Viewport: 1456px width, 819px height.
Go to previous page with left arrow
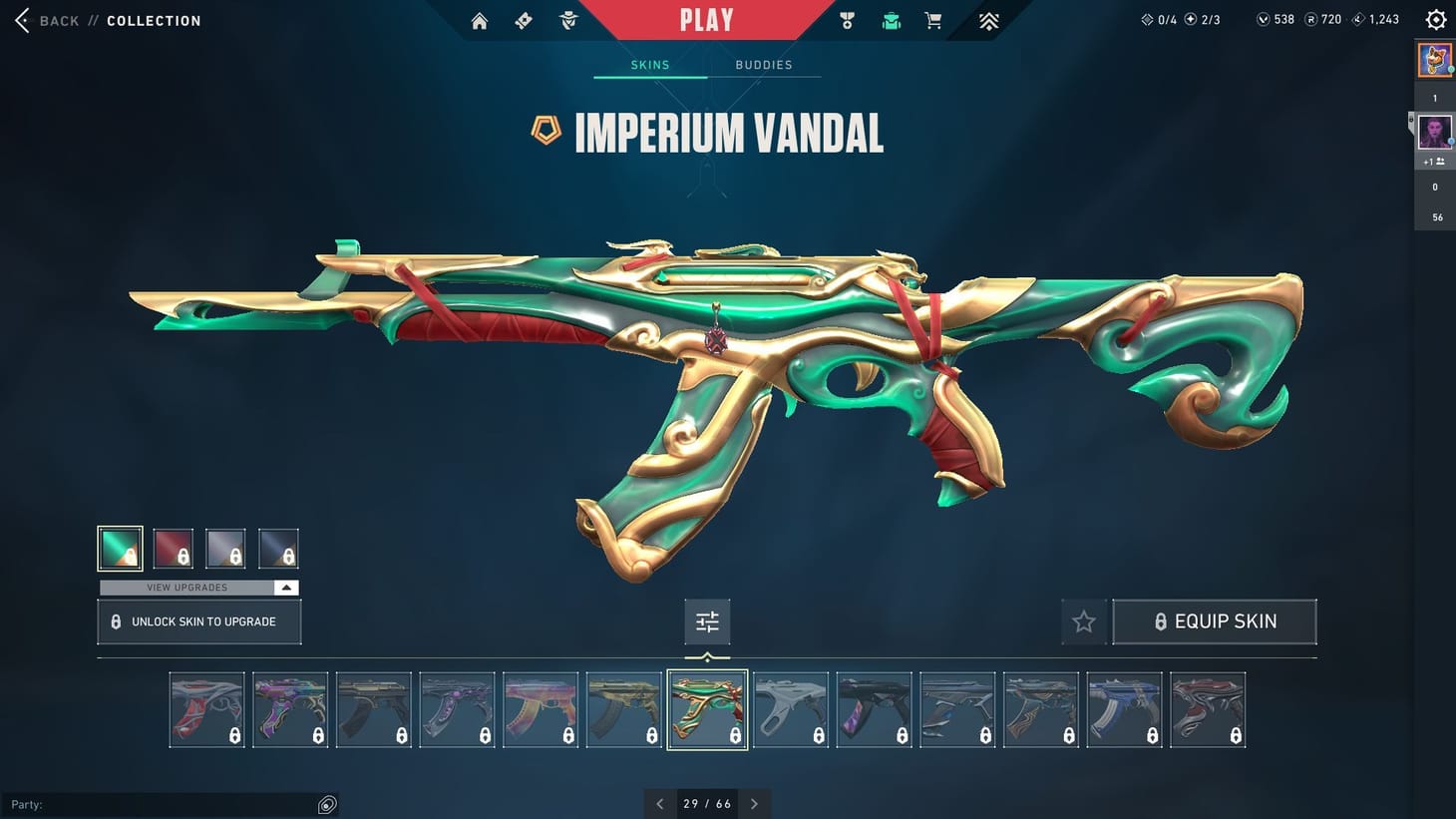660,803
